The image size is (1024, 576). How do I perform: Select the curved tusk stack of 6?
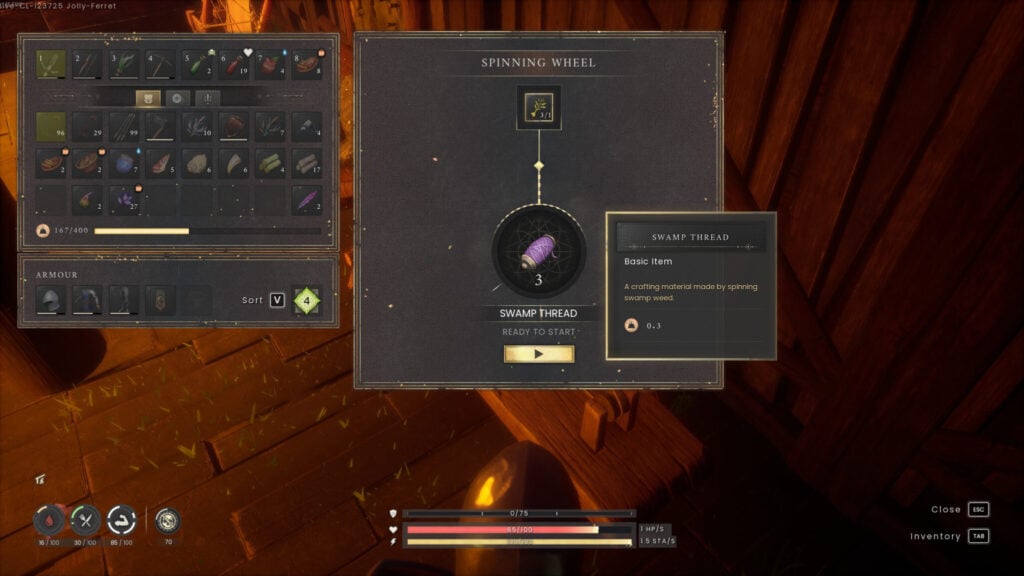(234, 163)
